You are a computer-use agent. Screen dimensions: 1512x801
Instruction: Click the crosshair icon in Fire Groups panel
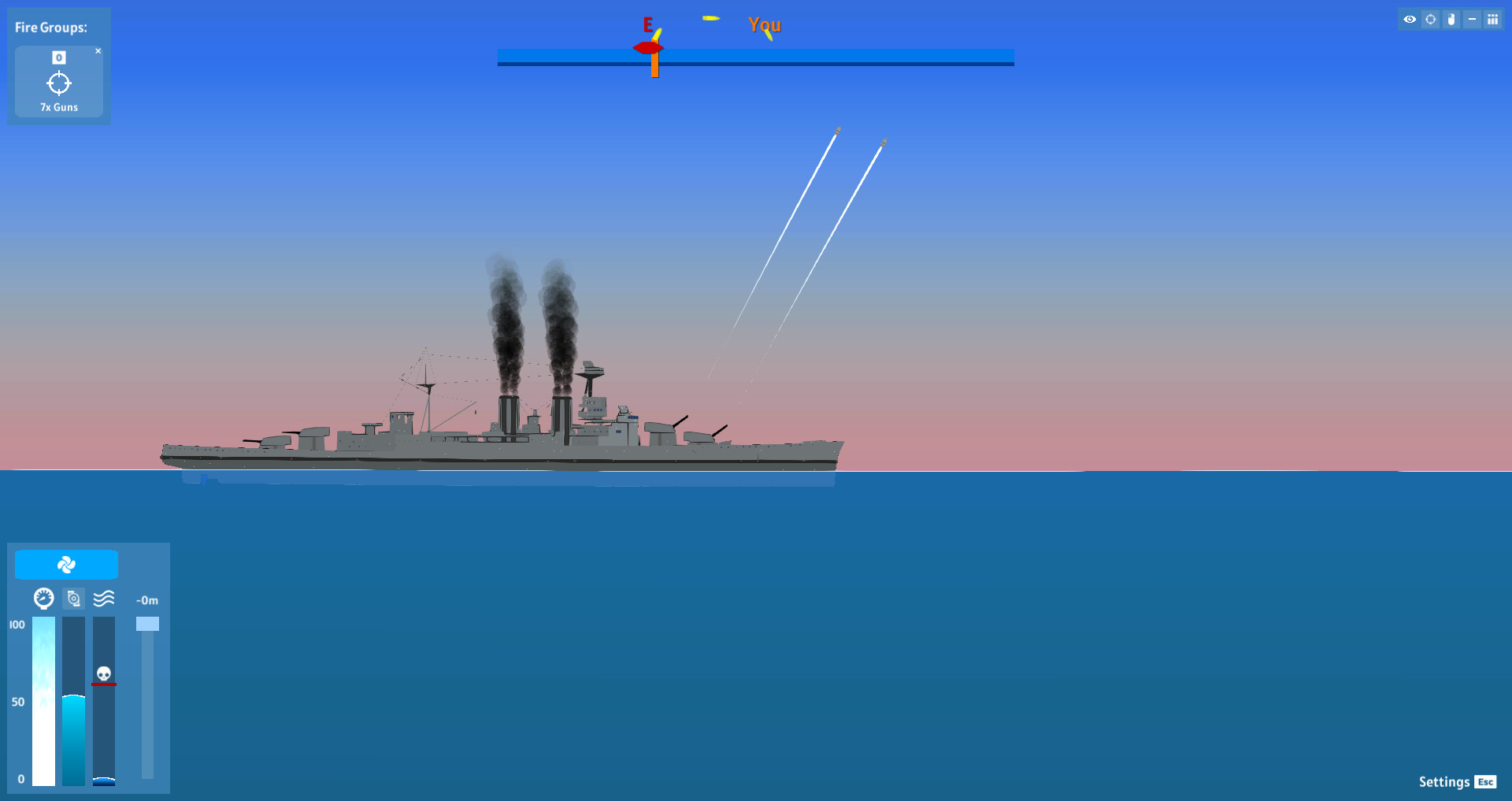60,83
